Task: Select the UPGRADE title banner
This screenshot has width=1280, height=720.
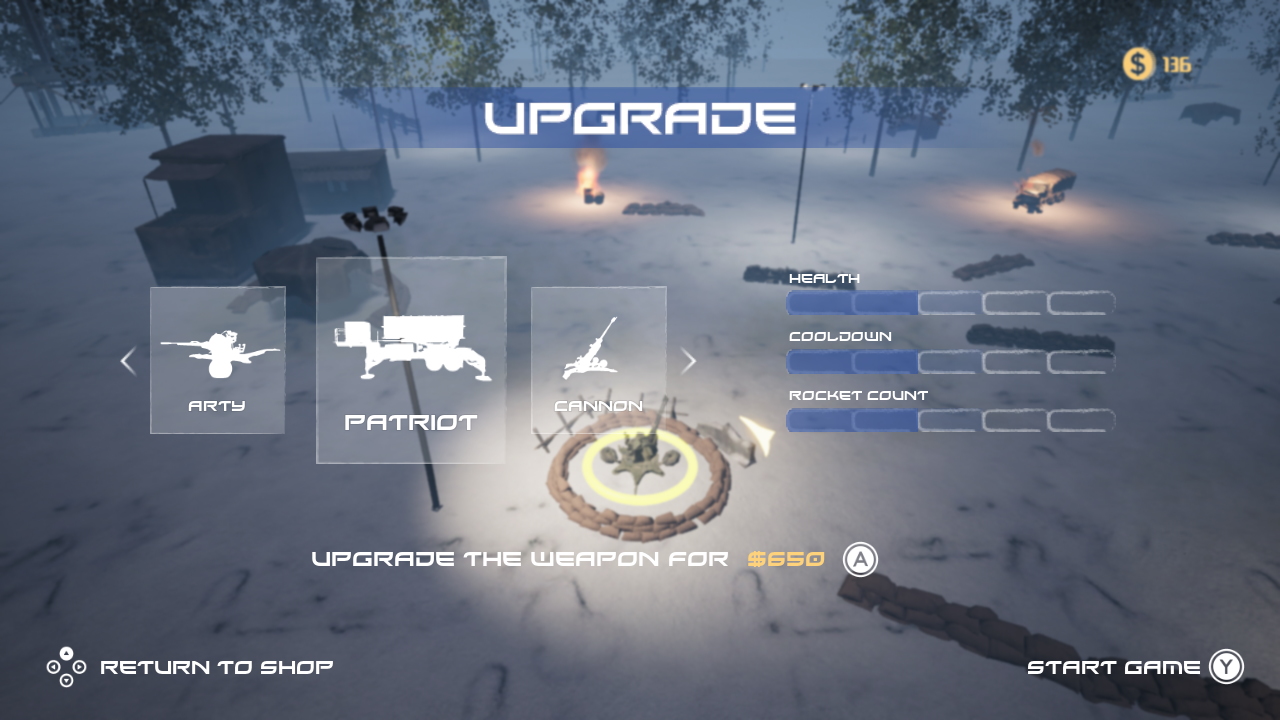Action: (x=640, y=118)
